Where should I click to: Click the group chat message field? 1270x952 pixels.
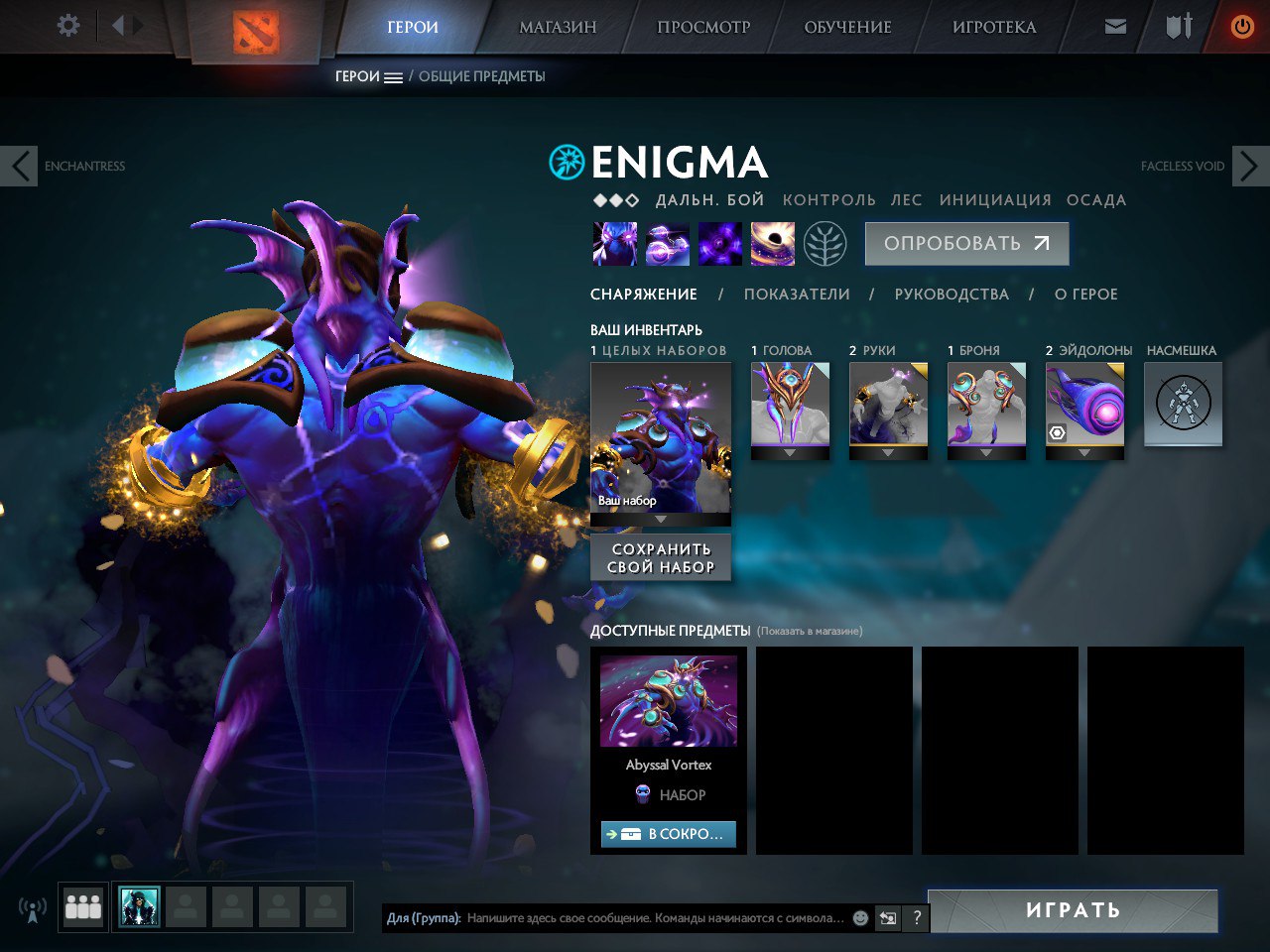[x=655, y=918]
